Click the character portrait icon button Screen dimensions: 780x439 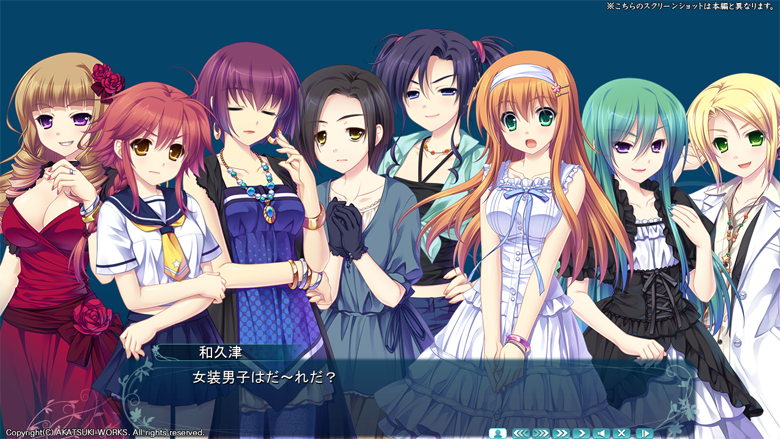coord(498,432)
